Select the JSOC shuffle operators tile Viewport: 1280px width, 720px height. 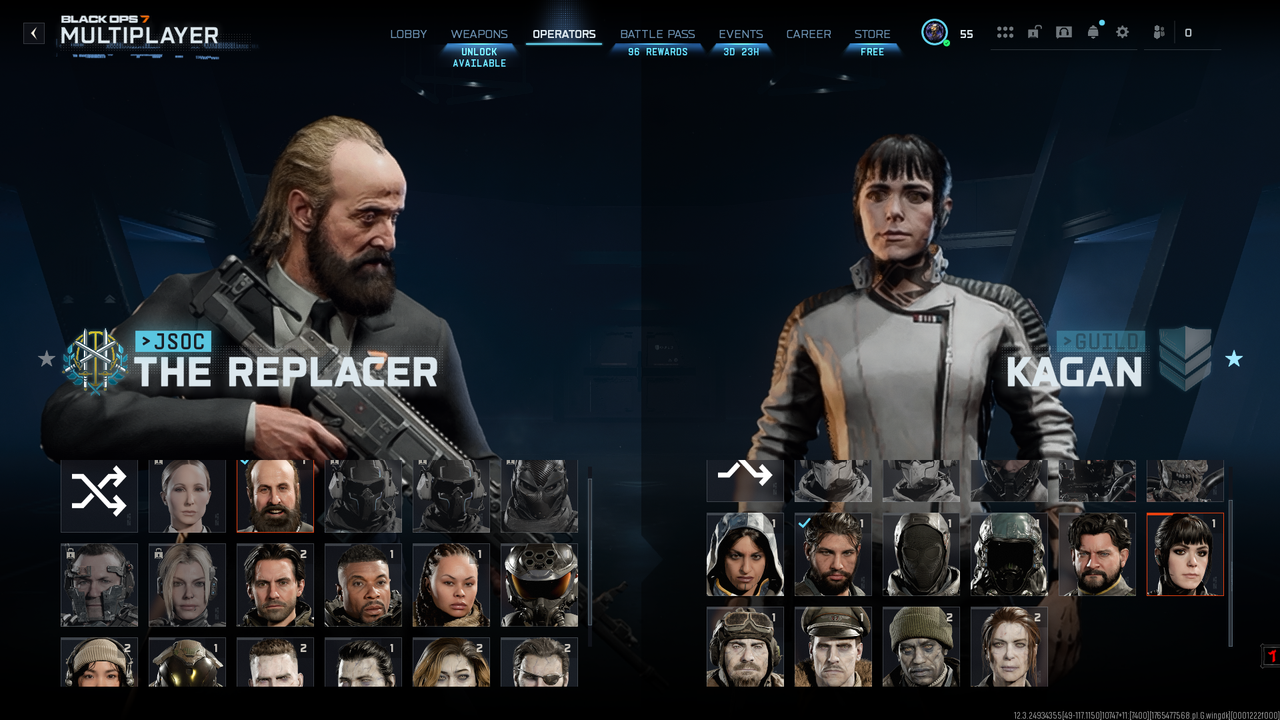[x=99, y=495]
